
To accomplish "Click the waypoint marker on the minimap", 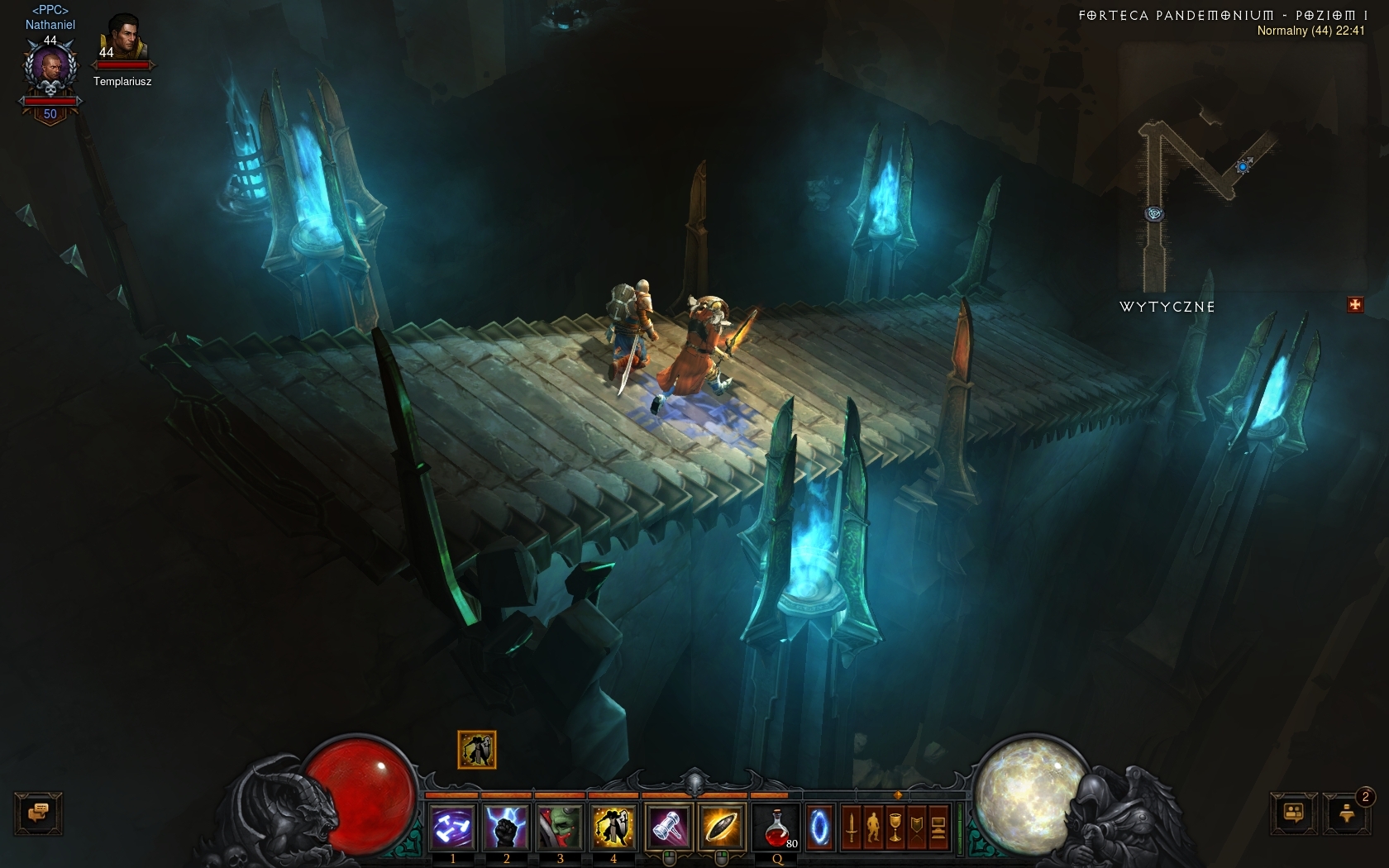I will (1154, 214).
